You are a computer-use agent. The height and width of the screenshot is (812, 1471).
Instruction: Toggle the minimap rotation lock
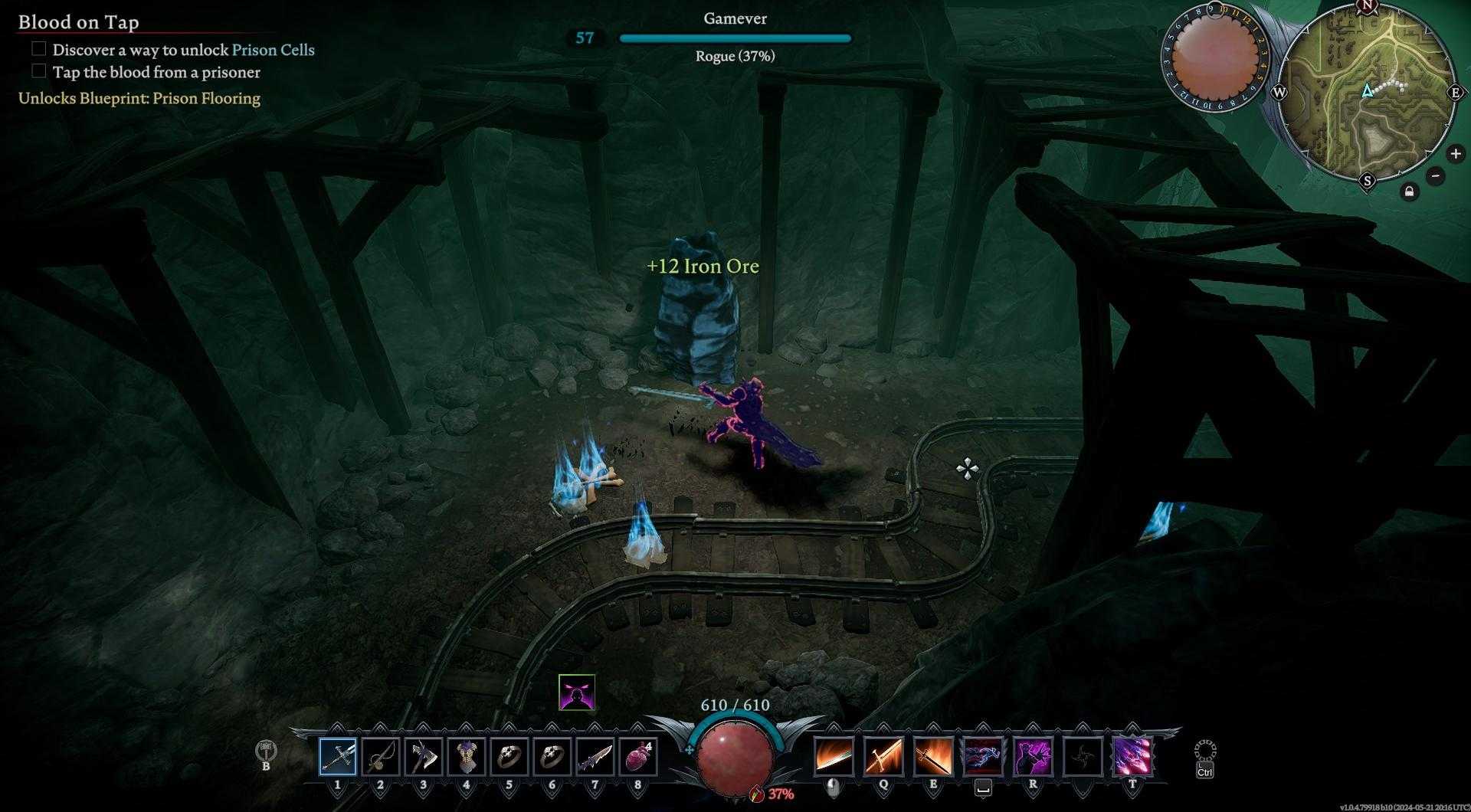[1409, 192]
